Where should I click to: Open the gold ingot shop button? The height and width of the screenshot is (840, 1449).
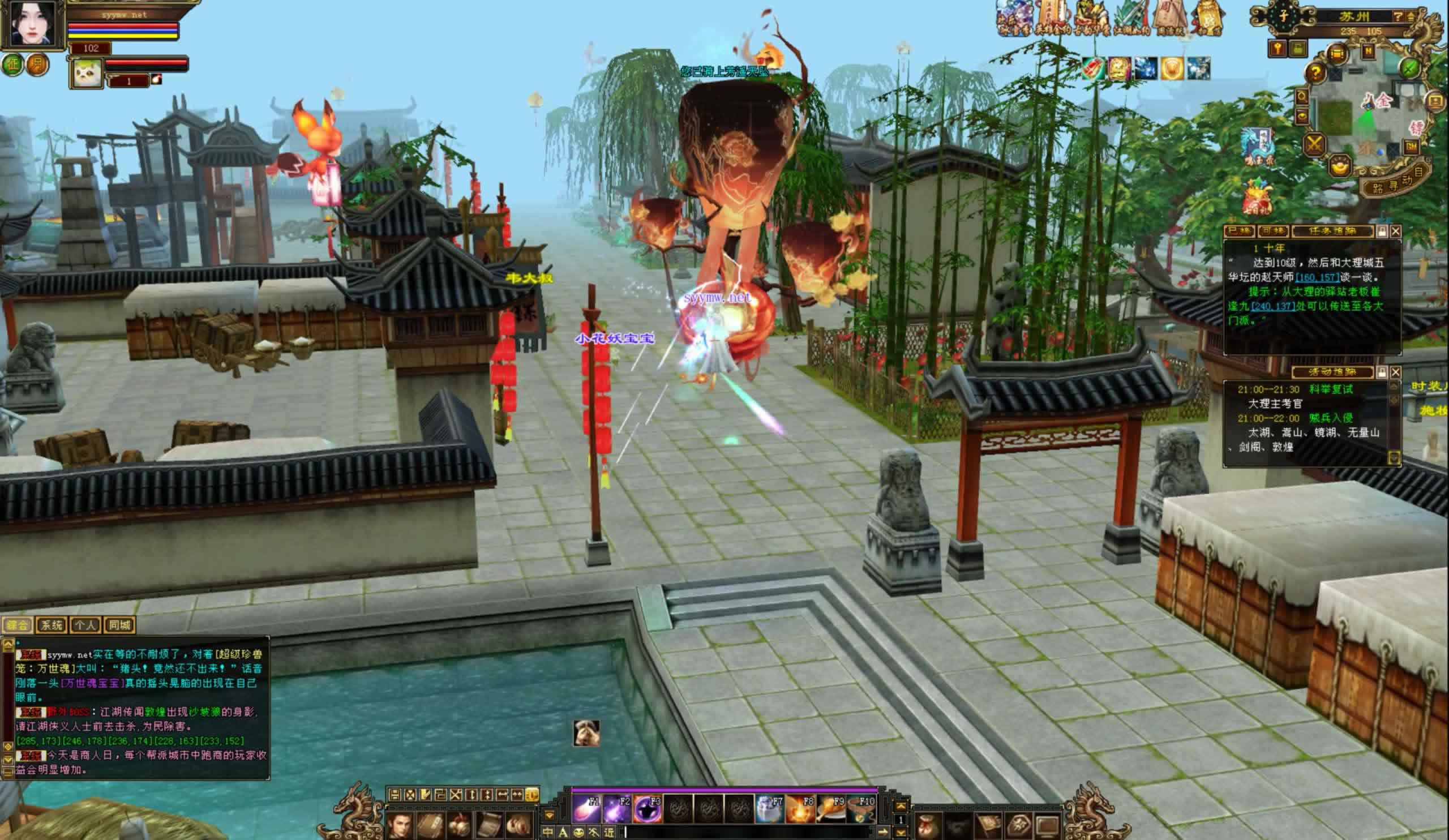tap(1341, 167)
